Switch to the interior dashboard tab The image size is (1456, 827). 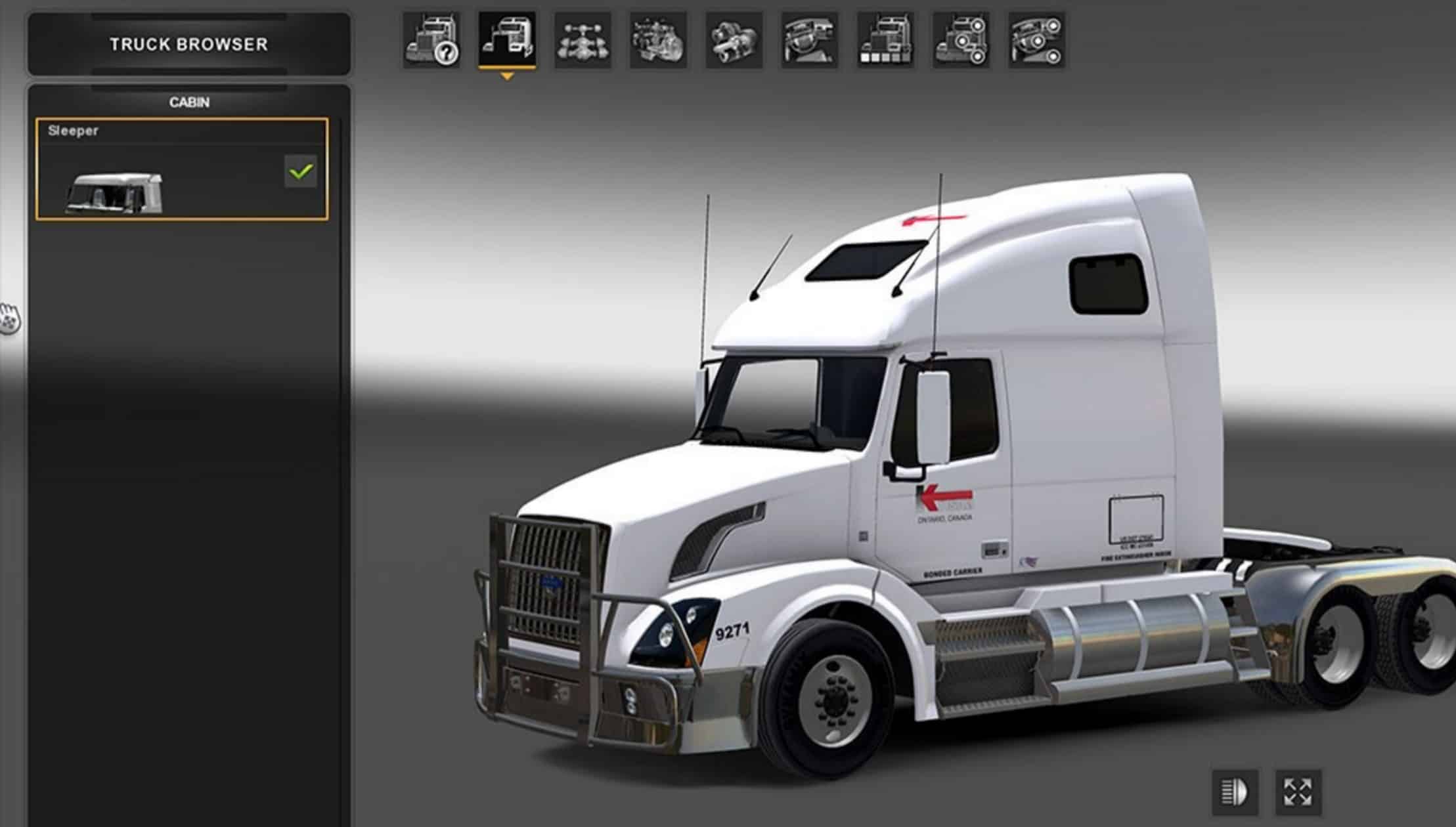pos(809,41)
